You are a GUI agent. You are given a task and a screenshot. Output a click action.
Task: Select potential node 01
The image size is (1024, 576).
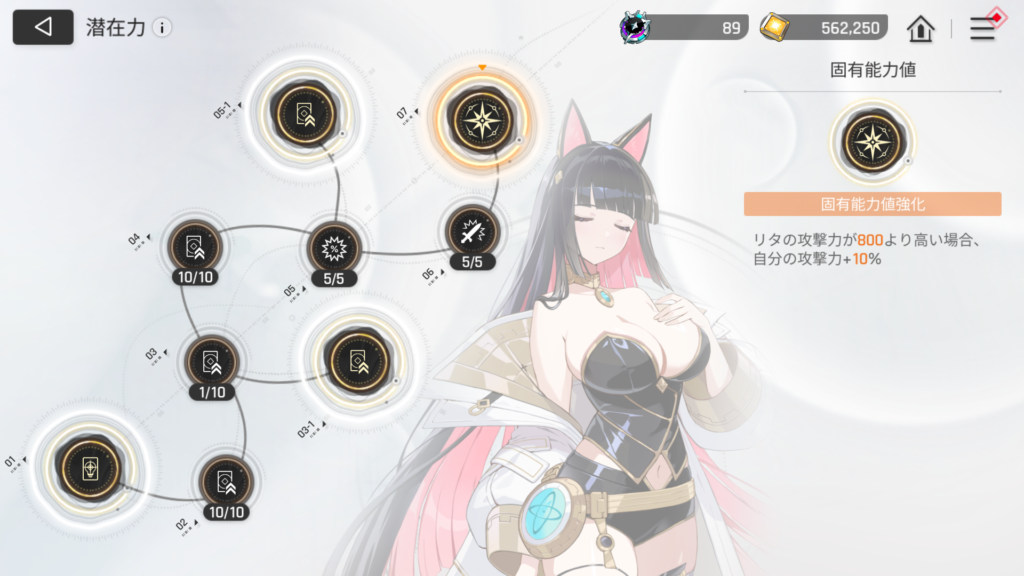[x=89, y=467]
